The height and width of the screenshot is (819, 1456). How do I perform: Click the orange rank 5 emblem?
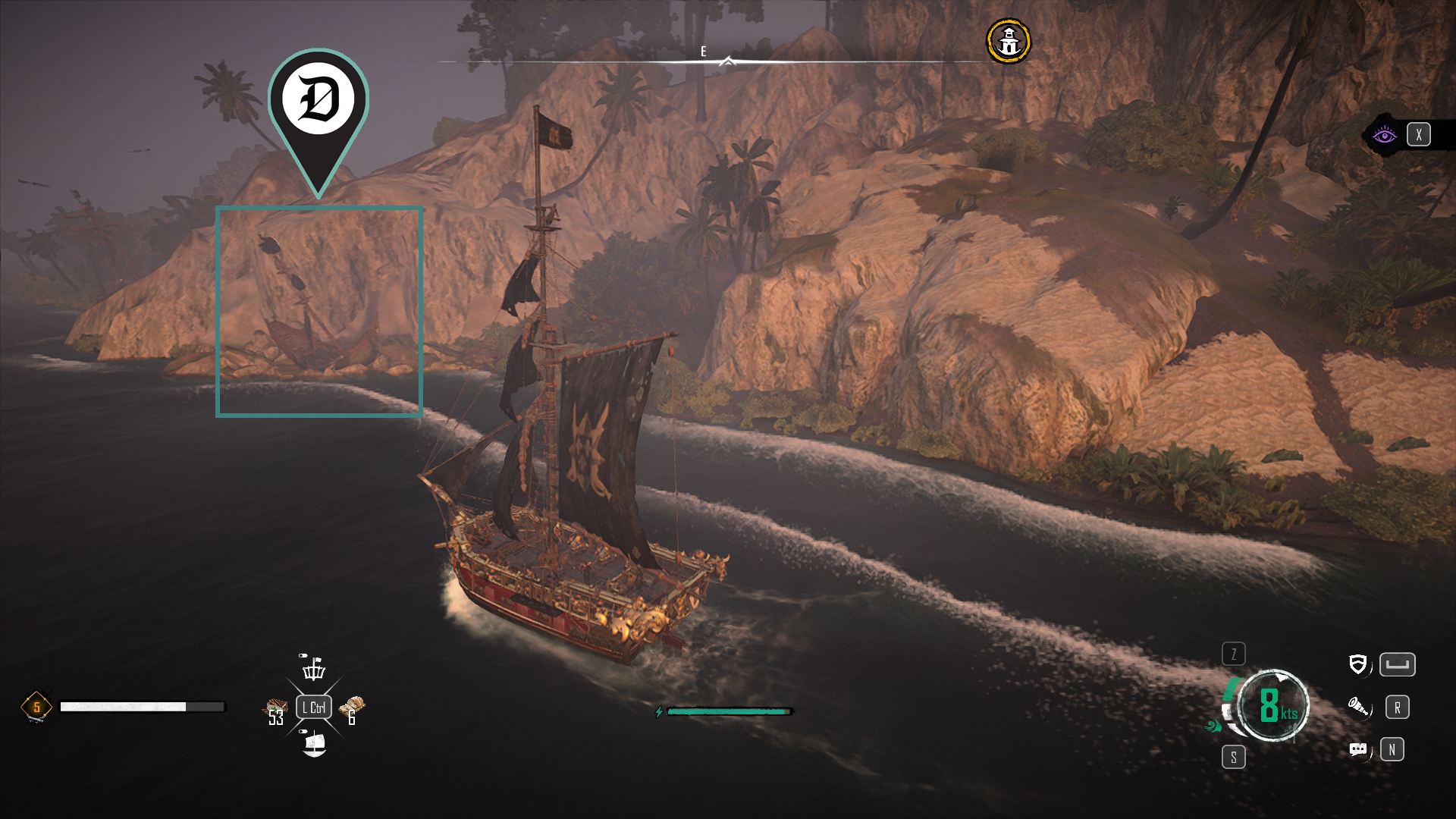tap(36, 707)
